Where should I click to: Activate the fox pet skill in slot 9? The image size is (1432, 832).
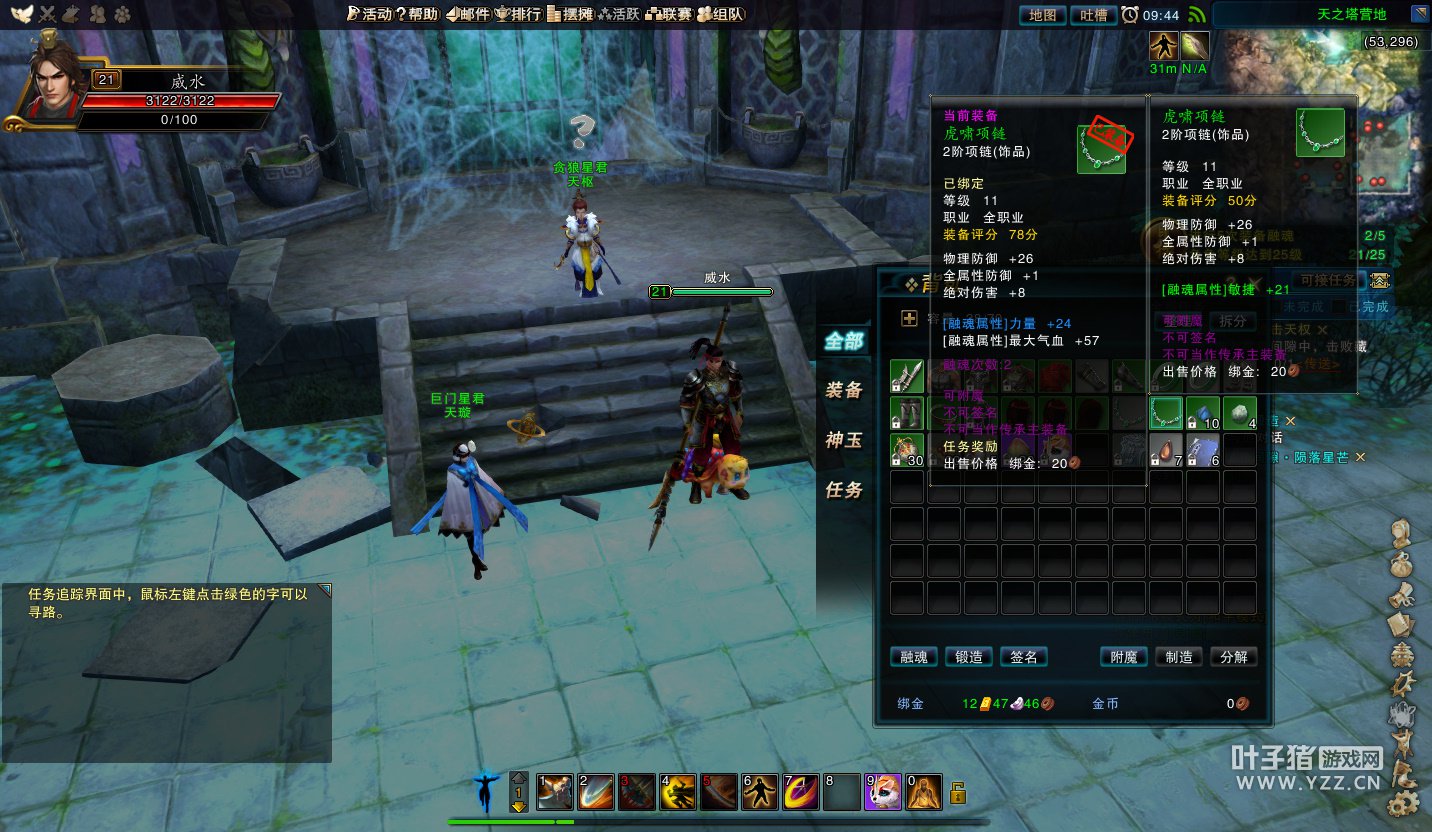coord(883,793)
